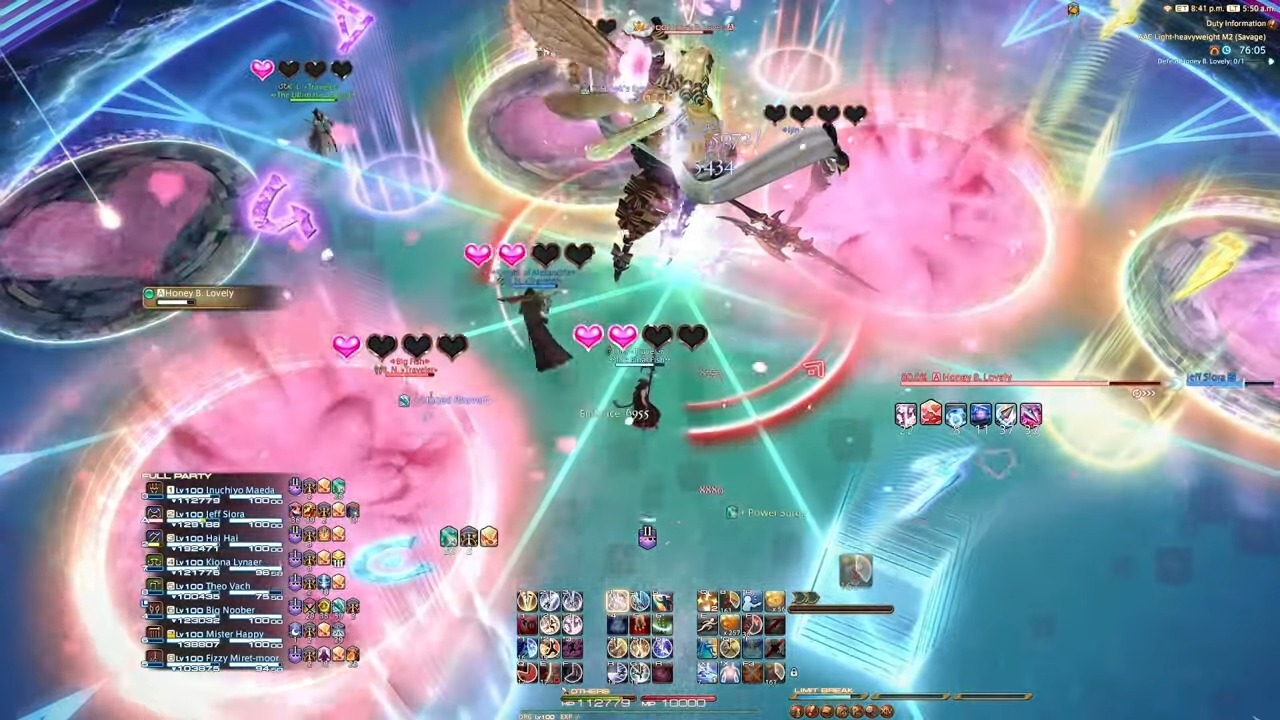This screenshot has width=1280, height=720.
Task: Click Jeff Siora's first buff icon in the party list
Action: tap(294, 510)
